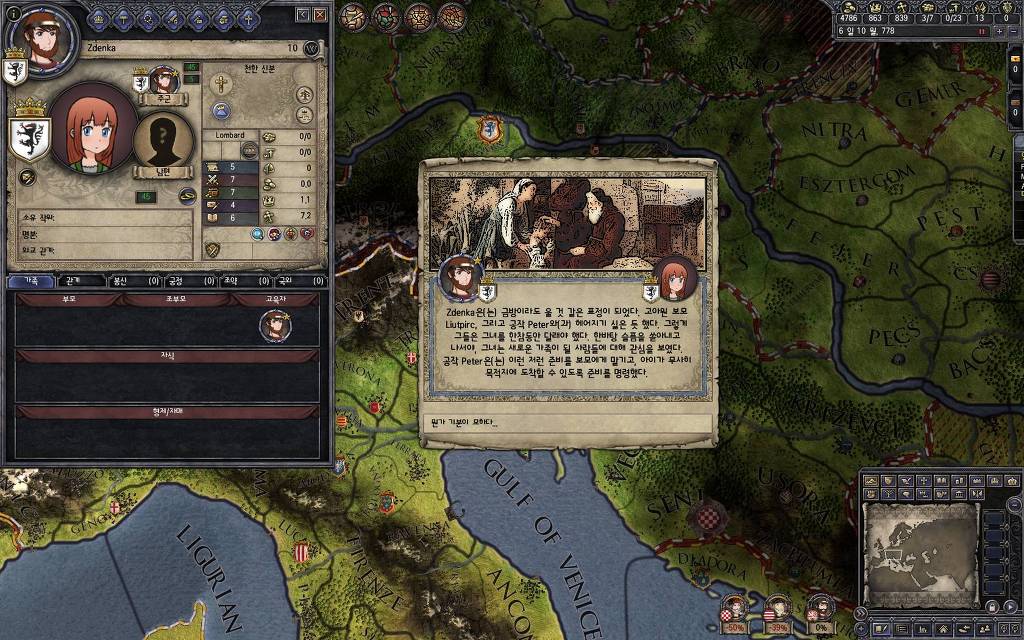Choose the event dialogue response option

[567, 422]
